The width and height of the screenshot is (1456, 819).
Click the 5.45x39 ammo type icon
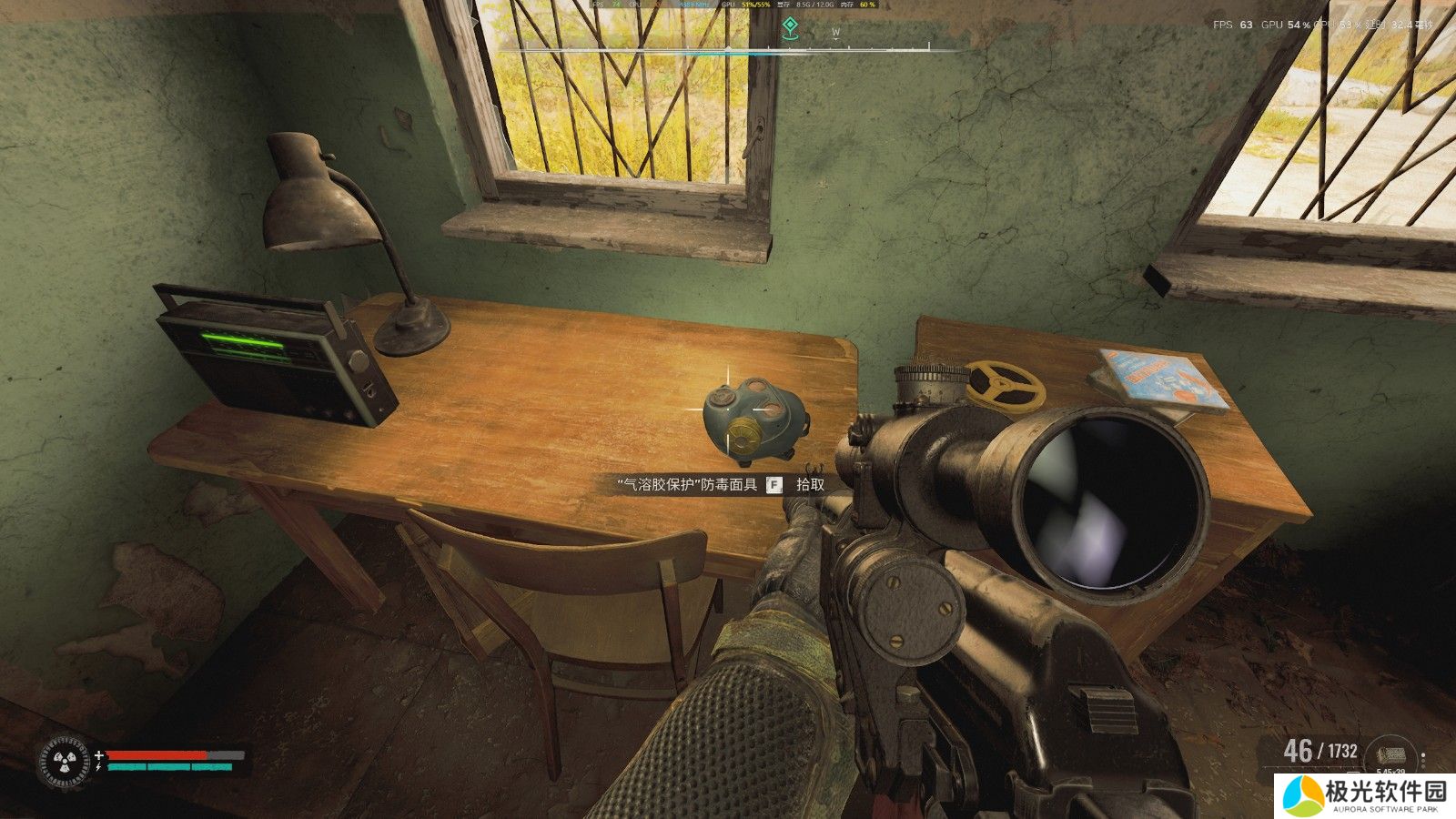[1390, 754]
